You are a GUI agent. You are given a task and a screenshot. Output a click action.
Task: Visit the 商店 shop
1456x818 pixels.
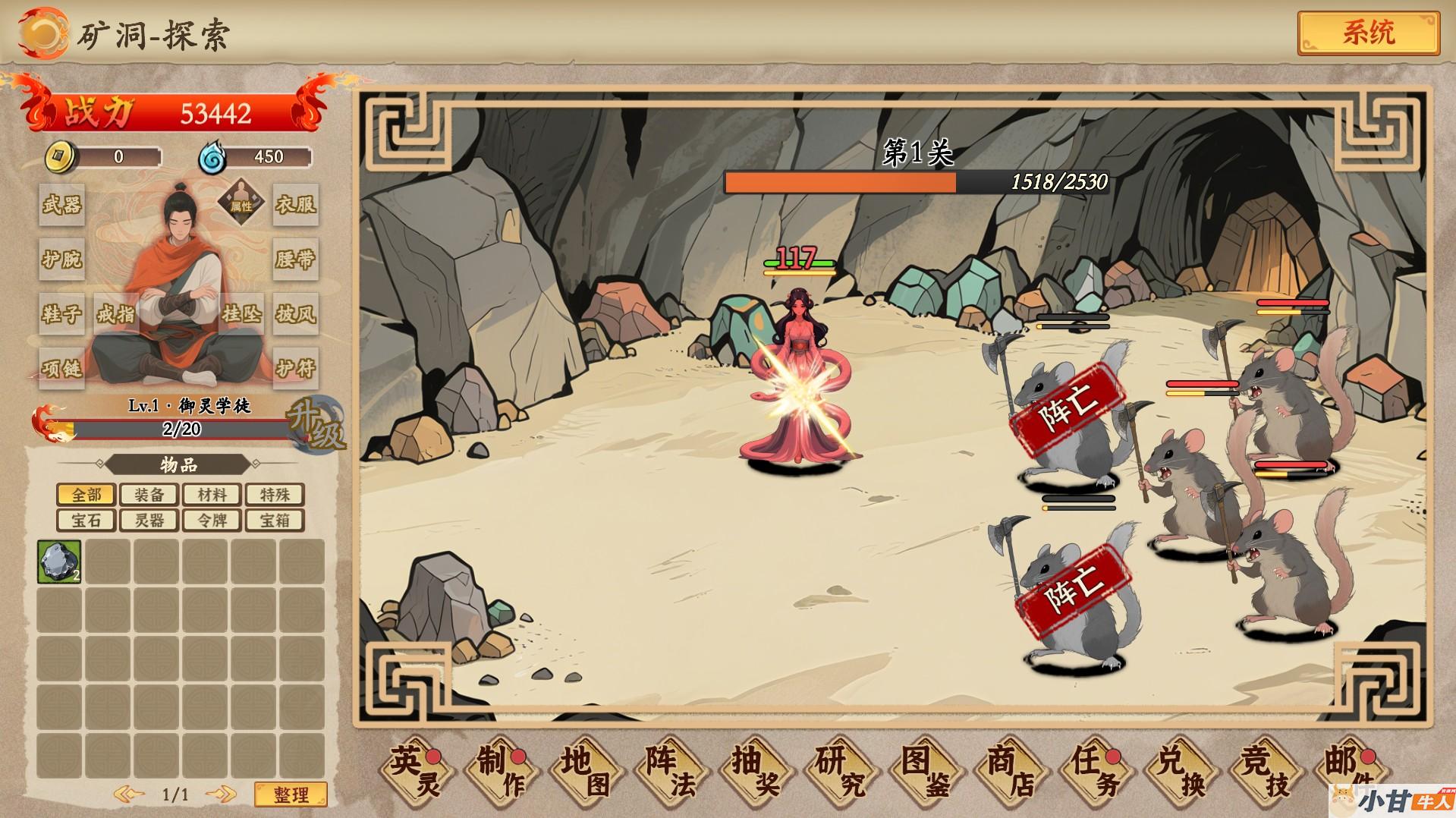click(1011, 771)
